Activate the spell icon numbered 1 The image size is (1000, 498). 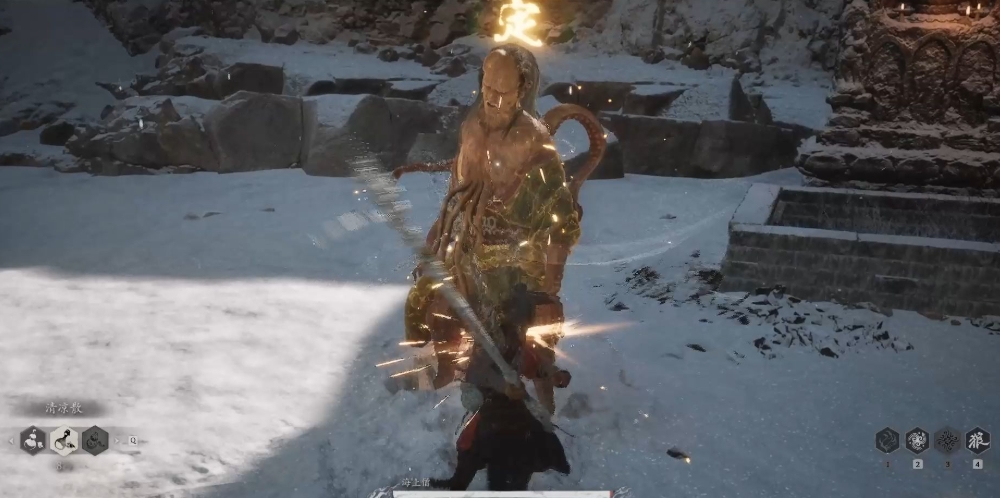point(887,440)
